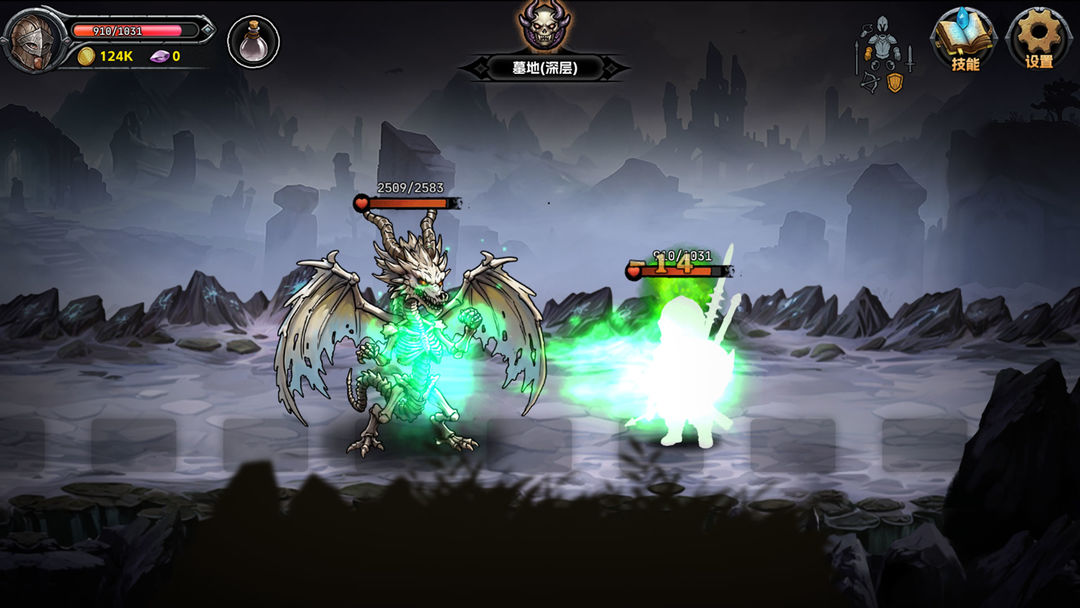The image size is (1080, 608).
Task: Open the 设置 settings gear
Action: pos(1039,40)
